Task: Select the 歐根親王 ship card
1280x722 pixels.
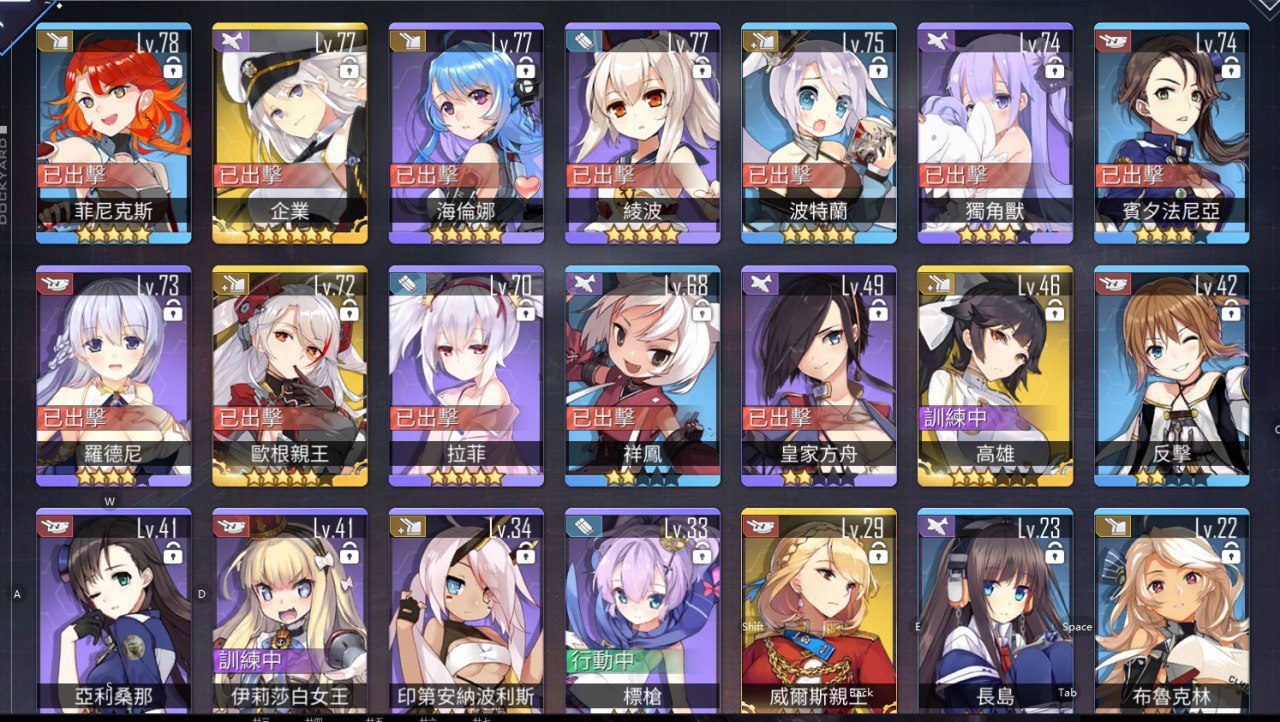Action: 290,375
